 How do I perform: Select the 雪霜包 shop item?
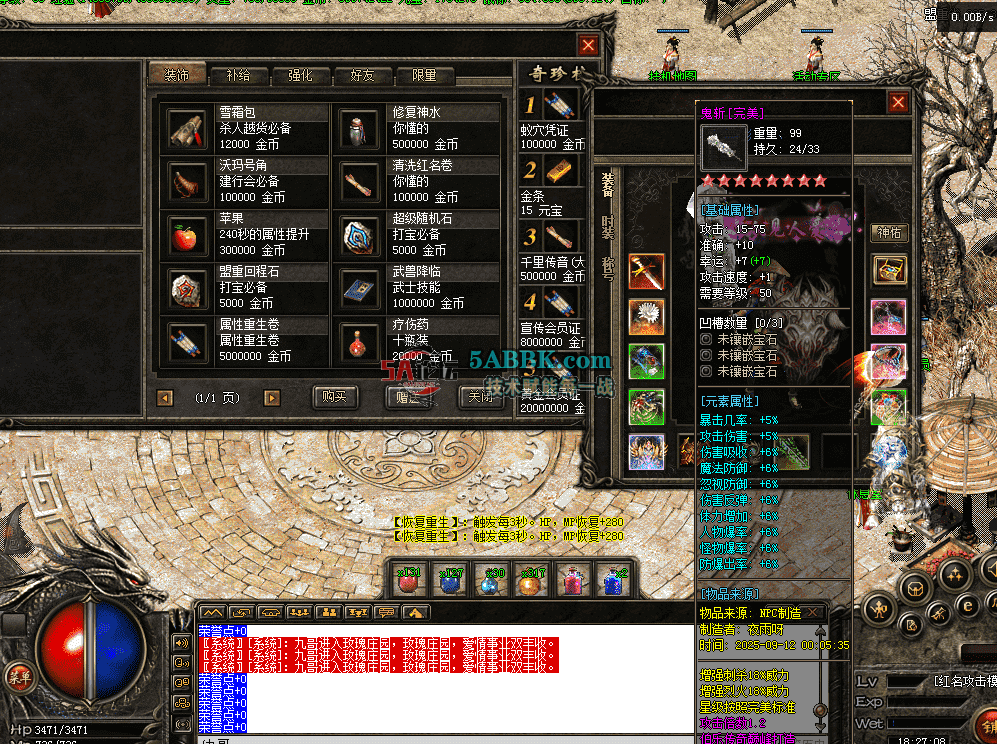pyautogui.click(x=187, y=127)
